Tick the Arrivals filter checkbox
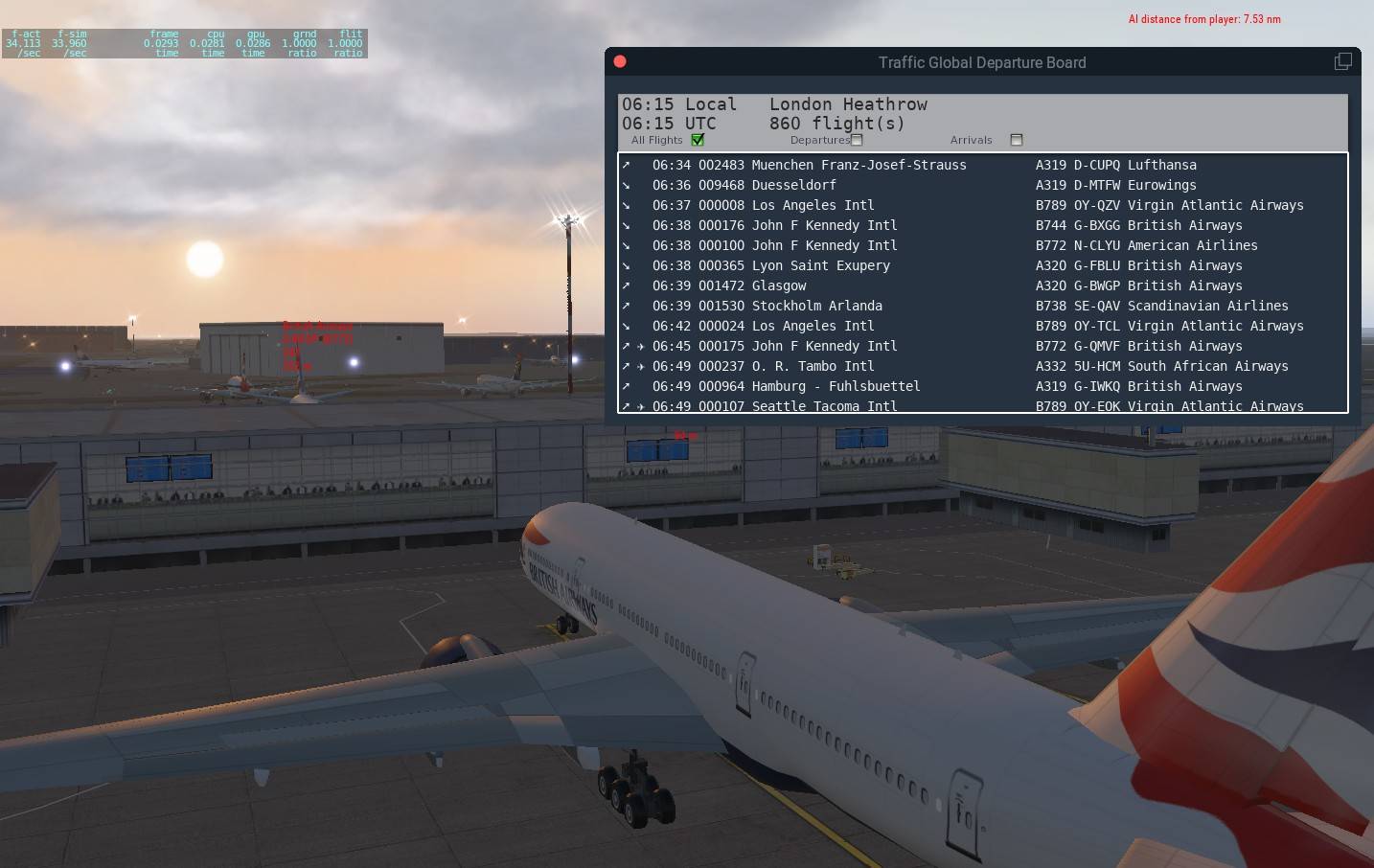Image resolution: width=1374 pixels, height=868 pixels. click(x=1017, y=140)
